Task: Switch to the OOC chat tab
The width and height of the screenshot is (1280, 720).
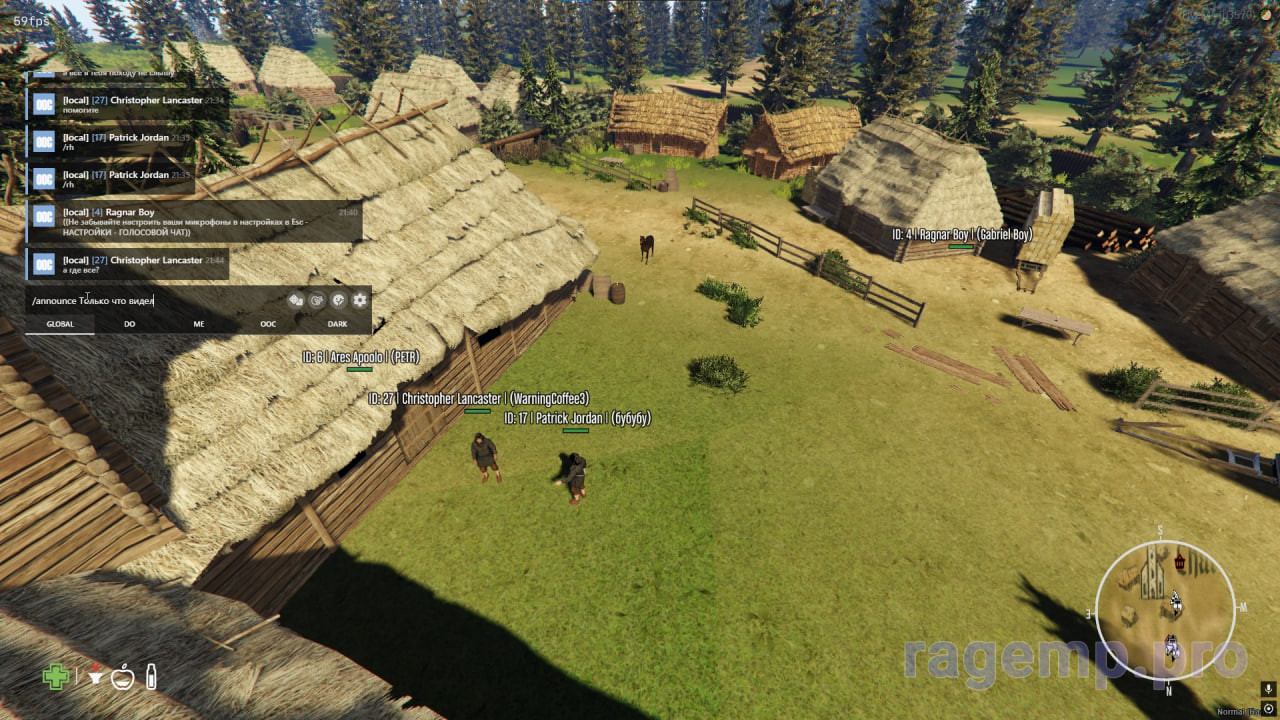Action: click(268, 324)
